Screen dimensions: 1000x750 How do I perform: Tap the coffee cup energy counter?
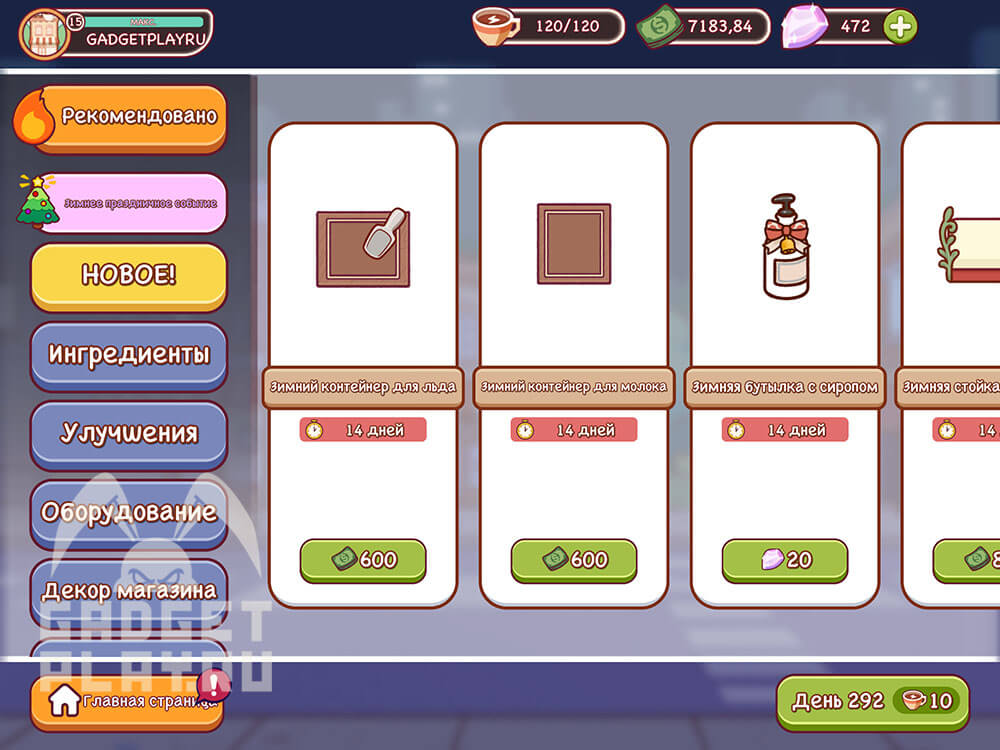[x=548, y=27]
